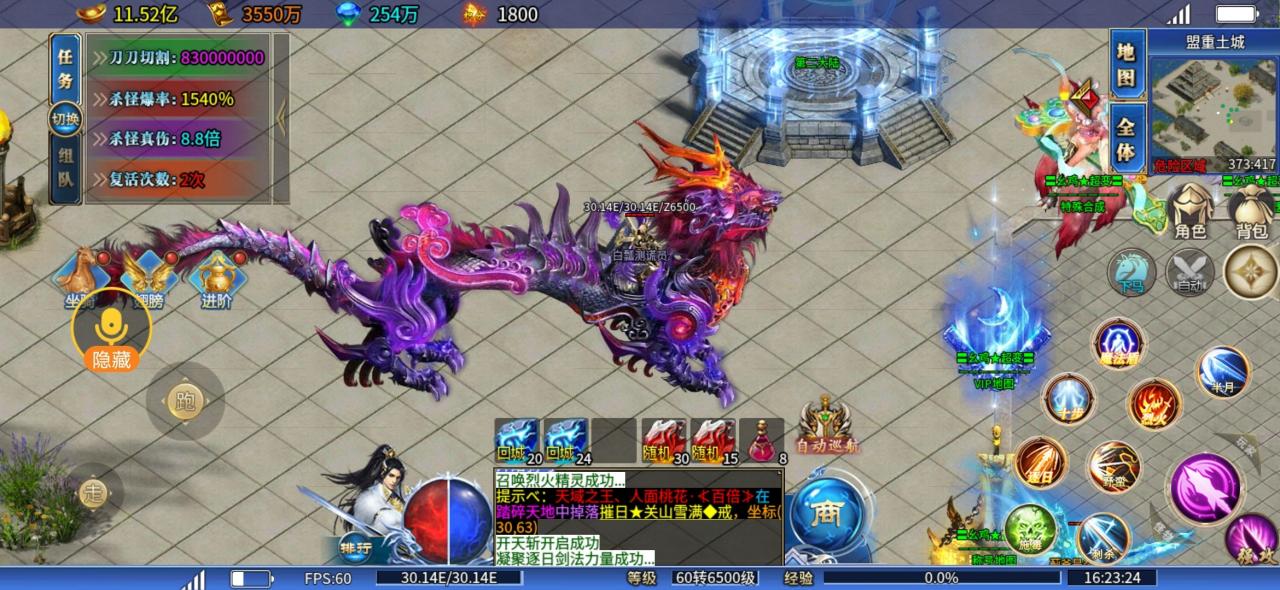Open the 任务 quest tab
The image size is (1280, 590).
(x=65, y=68)
